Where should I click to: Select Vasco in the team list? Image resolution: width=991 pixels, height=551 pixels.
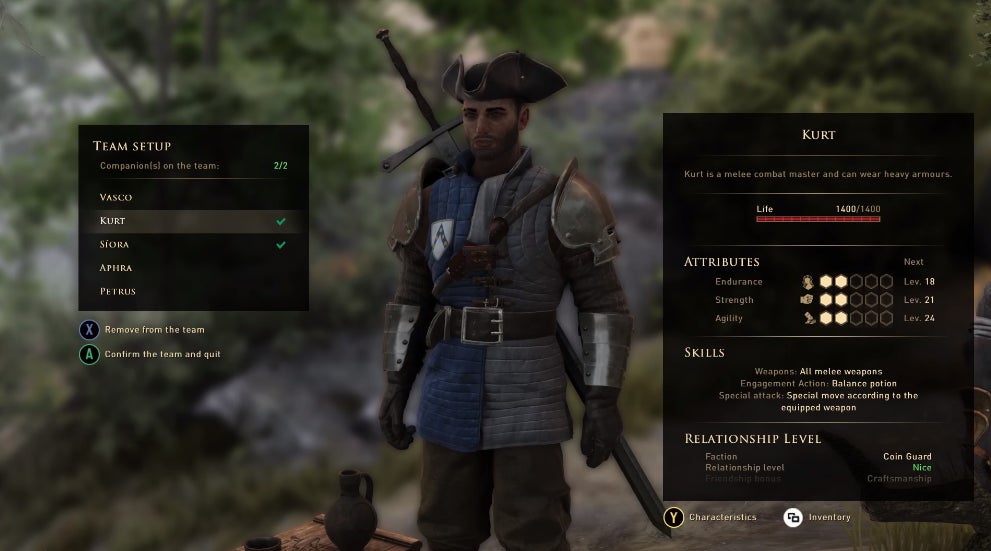pyautogui.click(x=116, y=197)
